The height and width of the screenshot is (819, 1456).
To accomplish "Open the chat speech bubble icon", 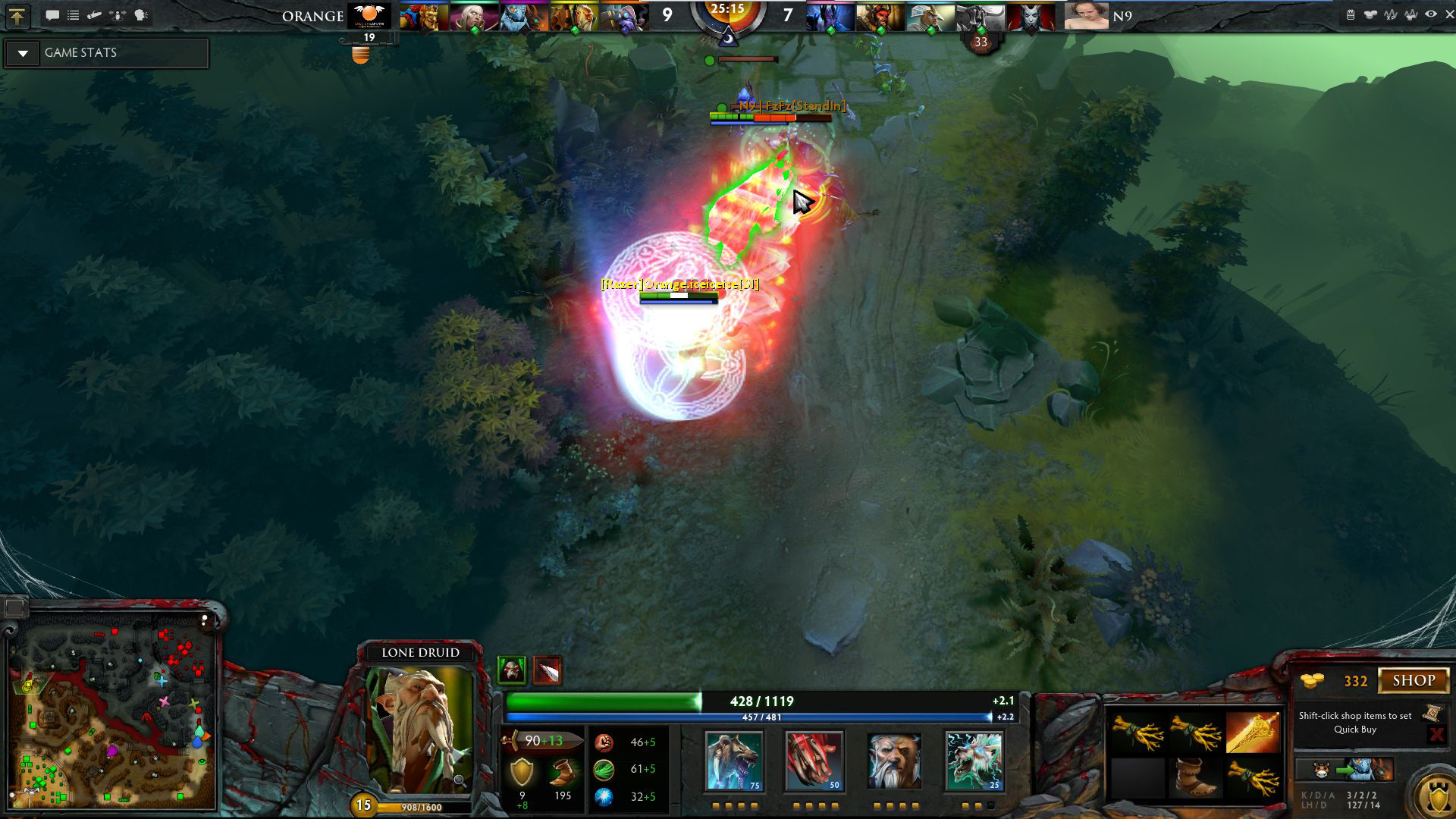I will click(52, 15).
